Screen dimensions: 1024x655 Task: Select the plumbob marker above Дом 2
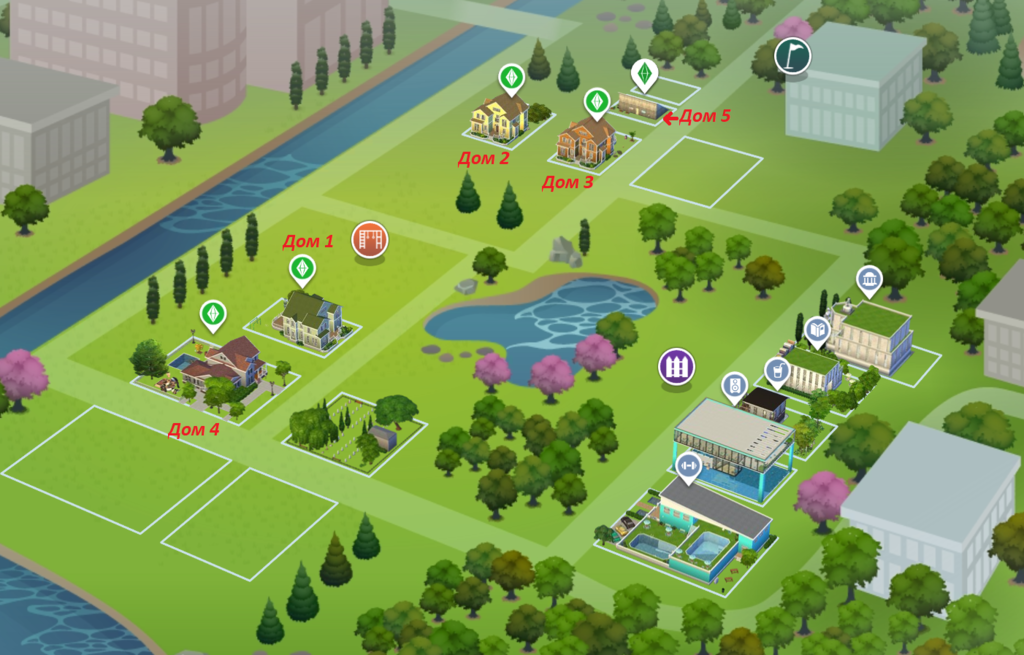coord(512,76)
